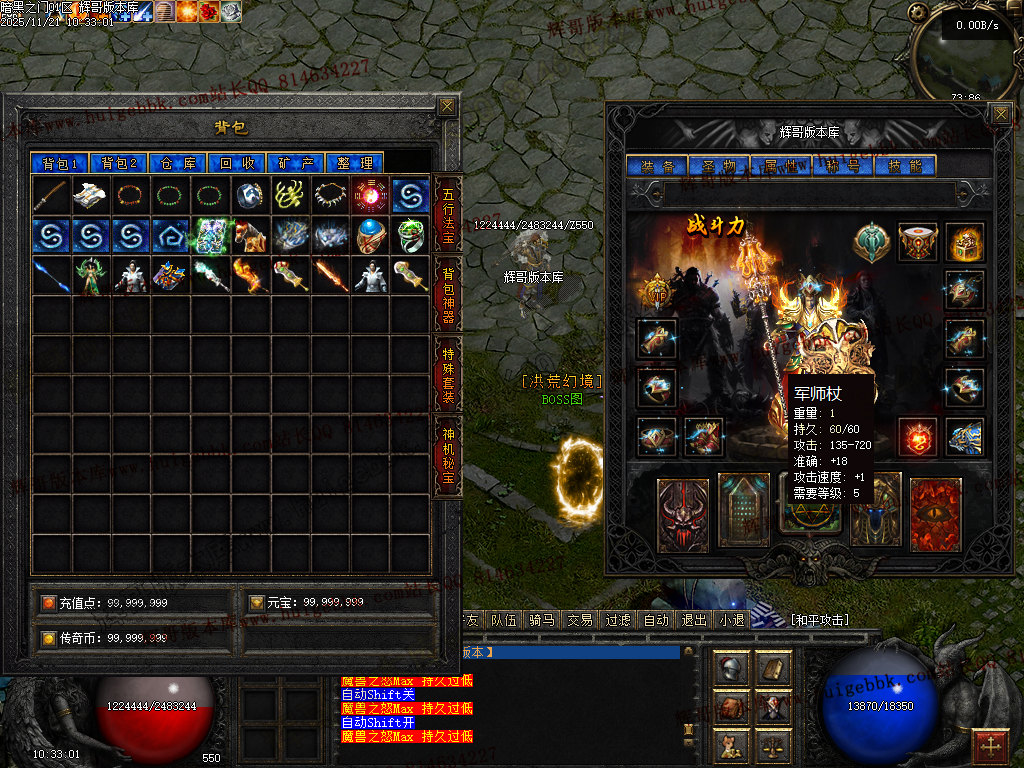Select the blue gem gold ring

click(370, 235)
